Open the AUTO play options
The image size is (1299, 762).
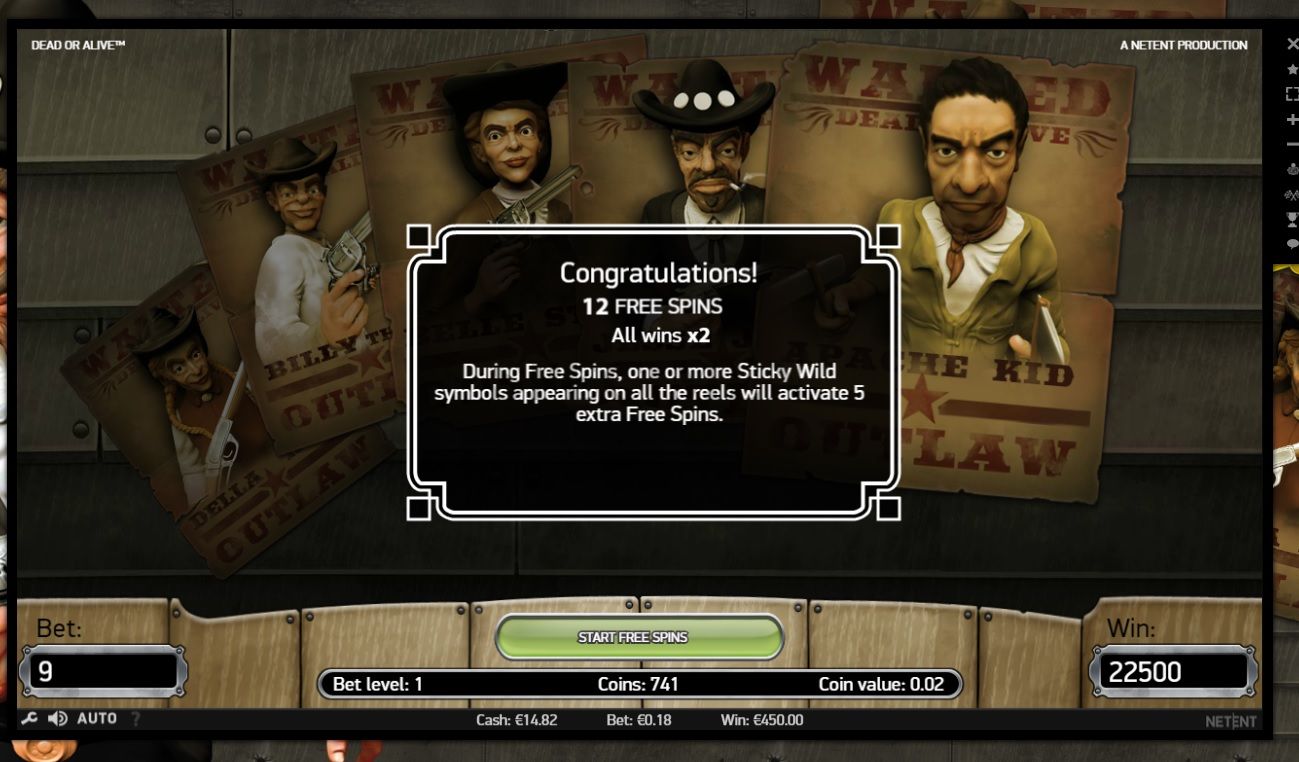pos(97,719)
